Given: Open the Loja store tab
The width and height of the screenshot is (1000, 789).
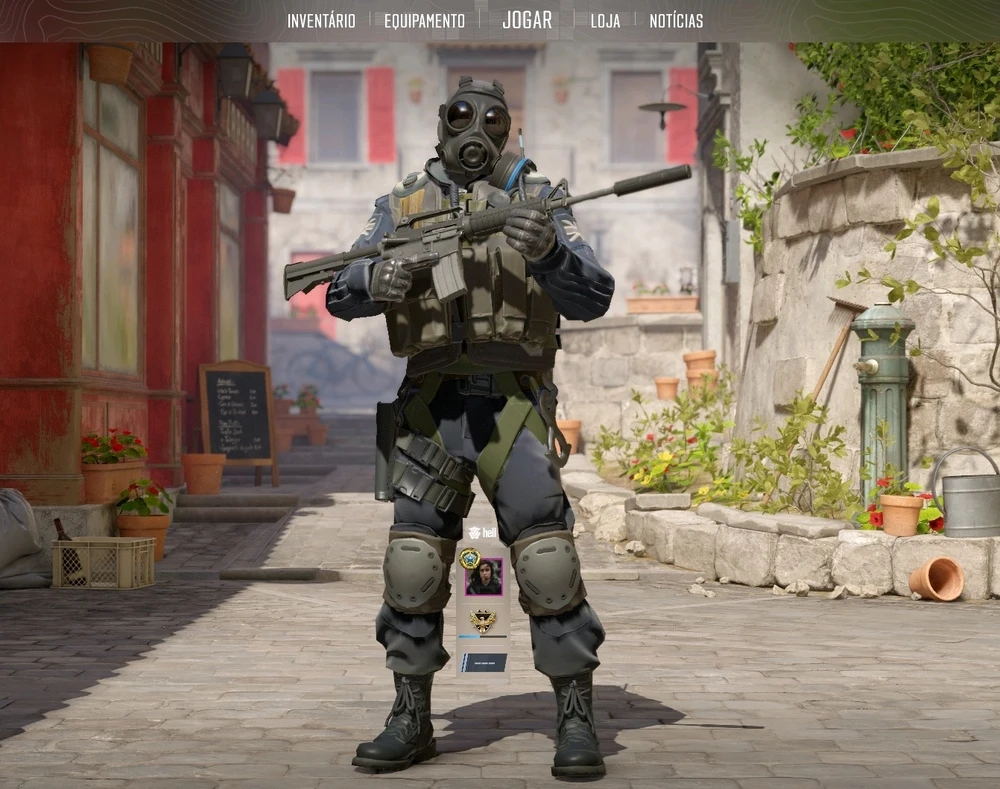Looking at the screenshot, I should (x=605, y=21).
